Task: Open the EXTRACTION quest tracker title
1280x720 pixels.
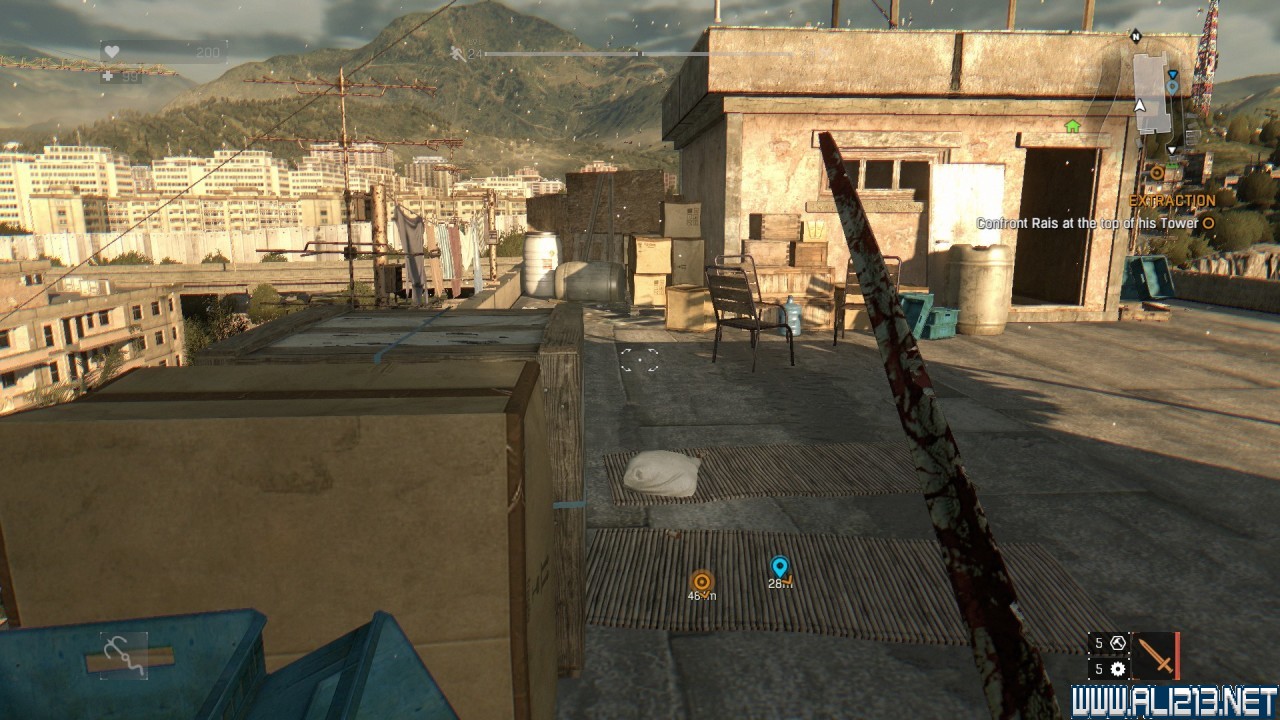Action: [1172, 200]
